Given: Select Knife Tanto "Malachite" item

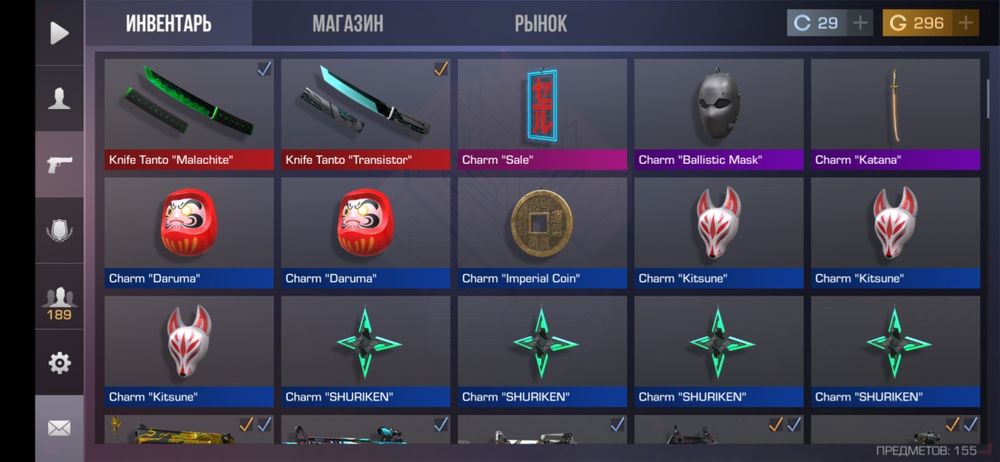Looking at the screenshot, I should click(x=189, y=113).
